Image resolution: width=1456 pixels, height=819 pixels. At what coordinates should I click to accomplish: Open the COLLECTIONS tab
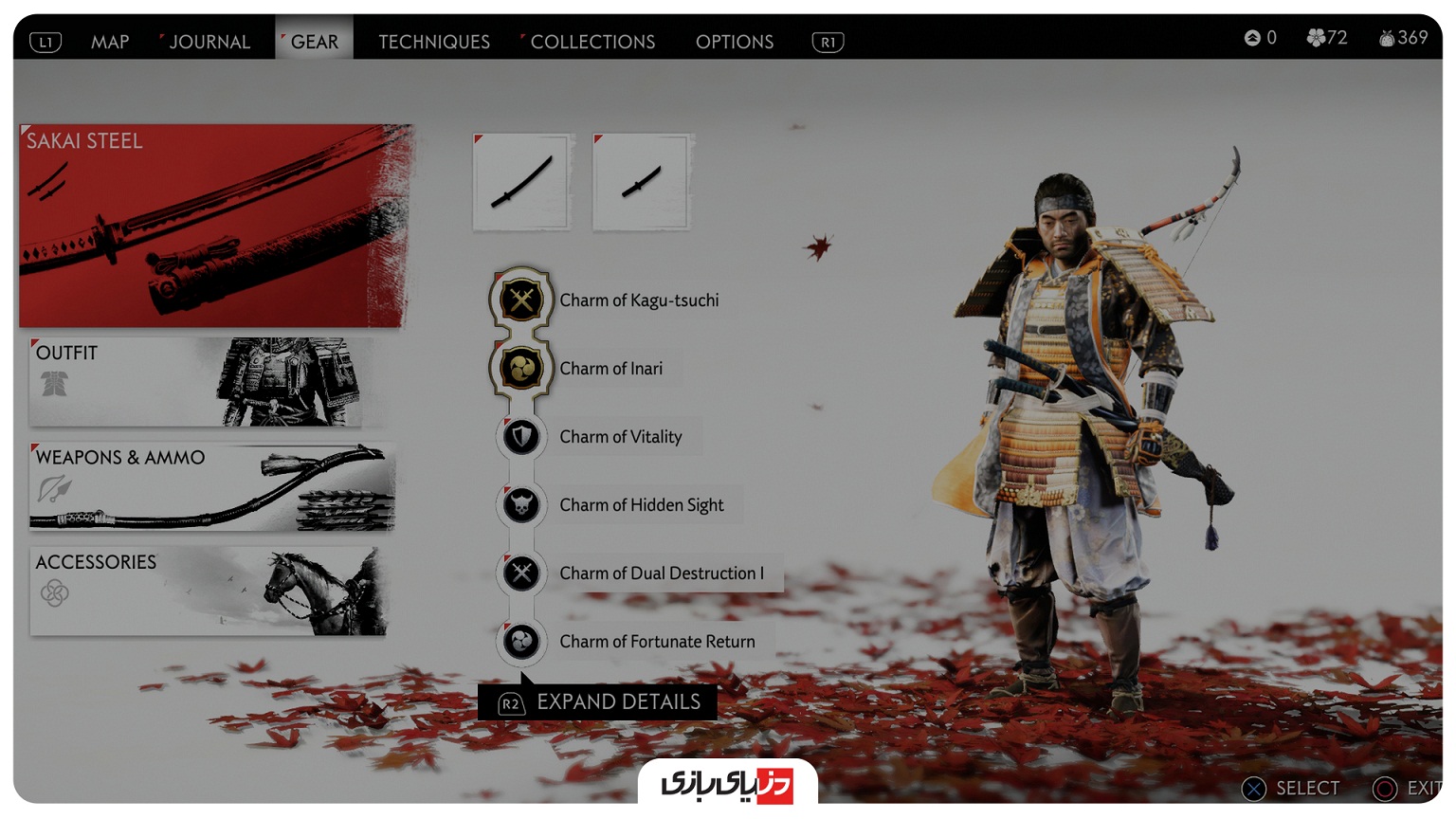pyautogui.click(x=592, y=41)
